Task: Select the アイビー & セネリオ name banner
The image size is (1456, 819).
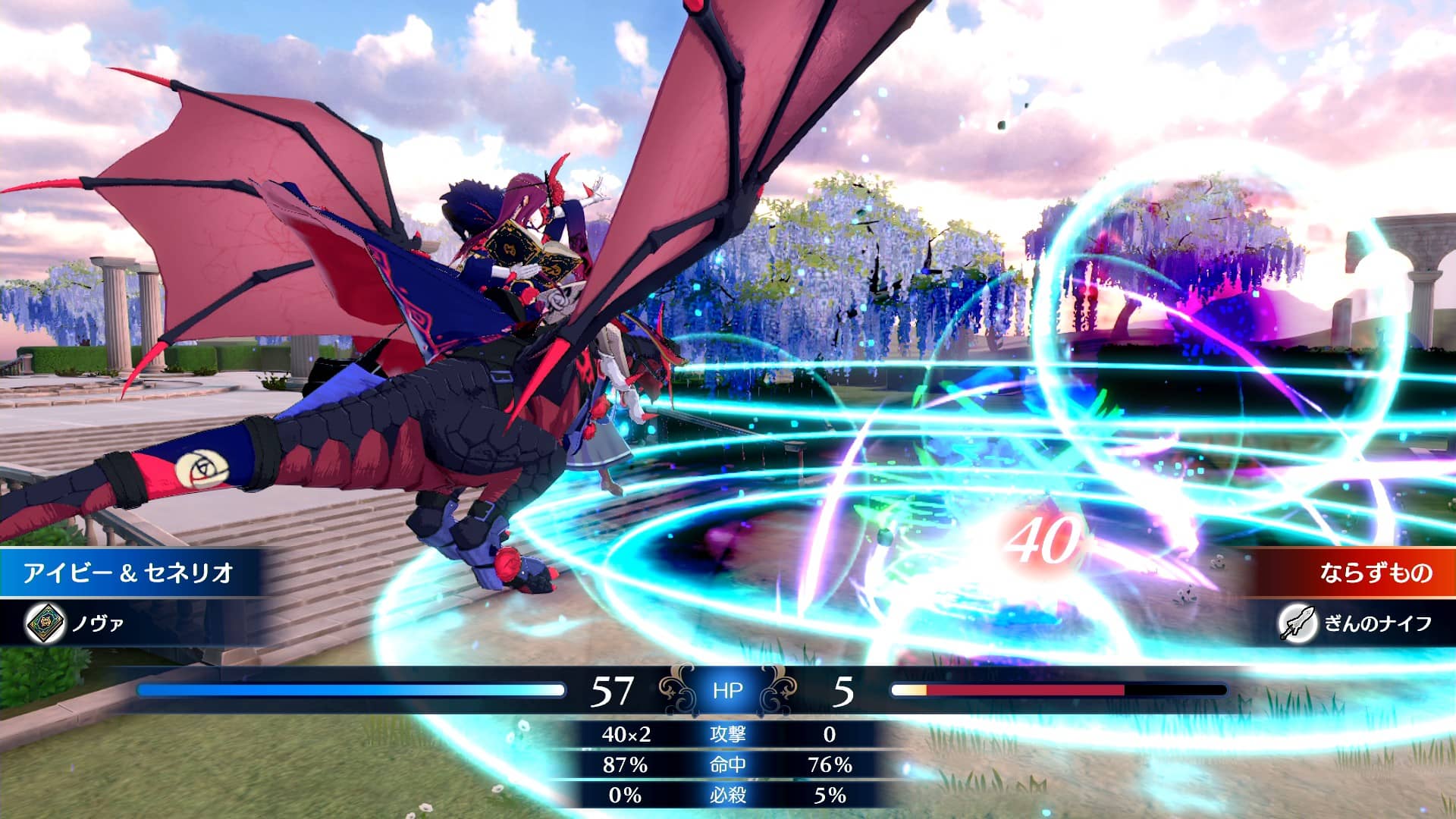Action: click(x=127, y=573)
